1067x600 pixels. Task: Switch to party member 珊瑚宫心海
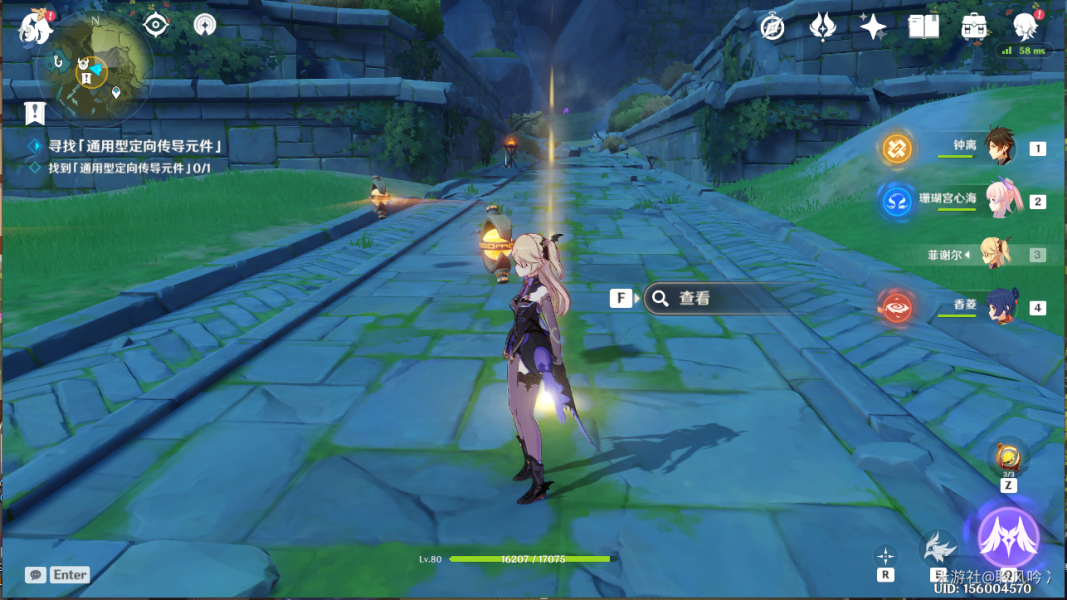(1000, 200)
